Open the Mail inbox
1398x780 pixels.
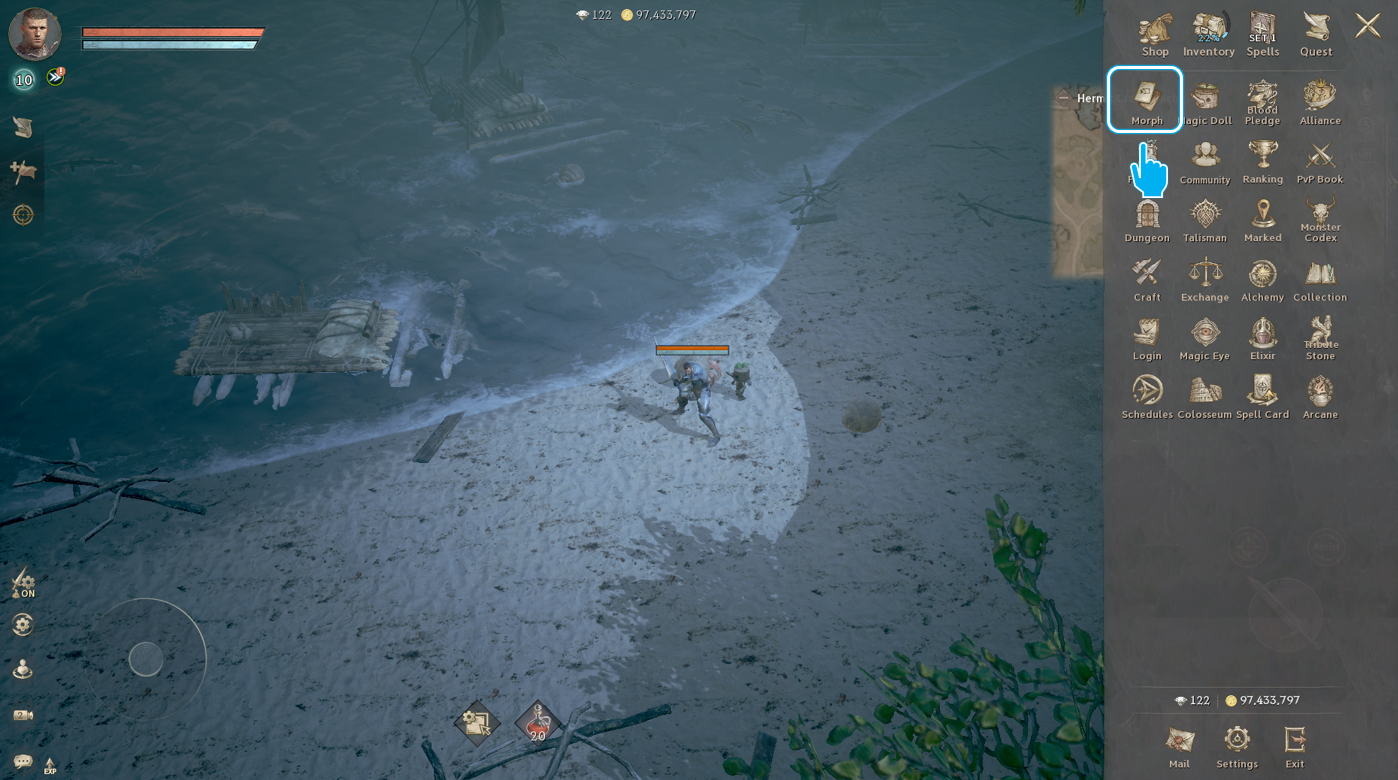pos(1179,745)
